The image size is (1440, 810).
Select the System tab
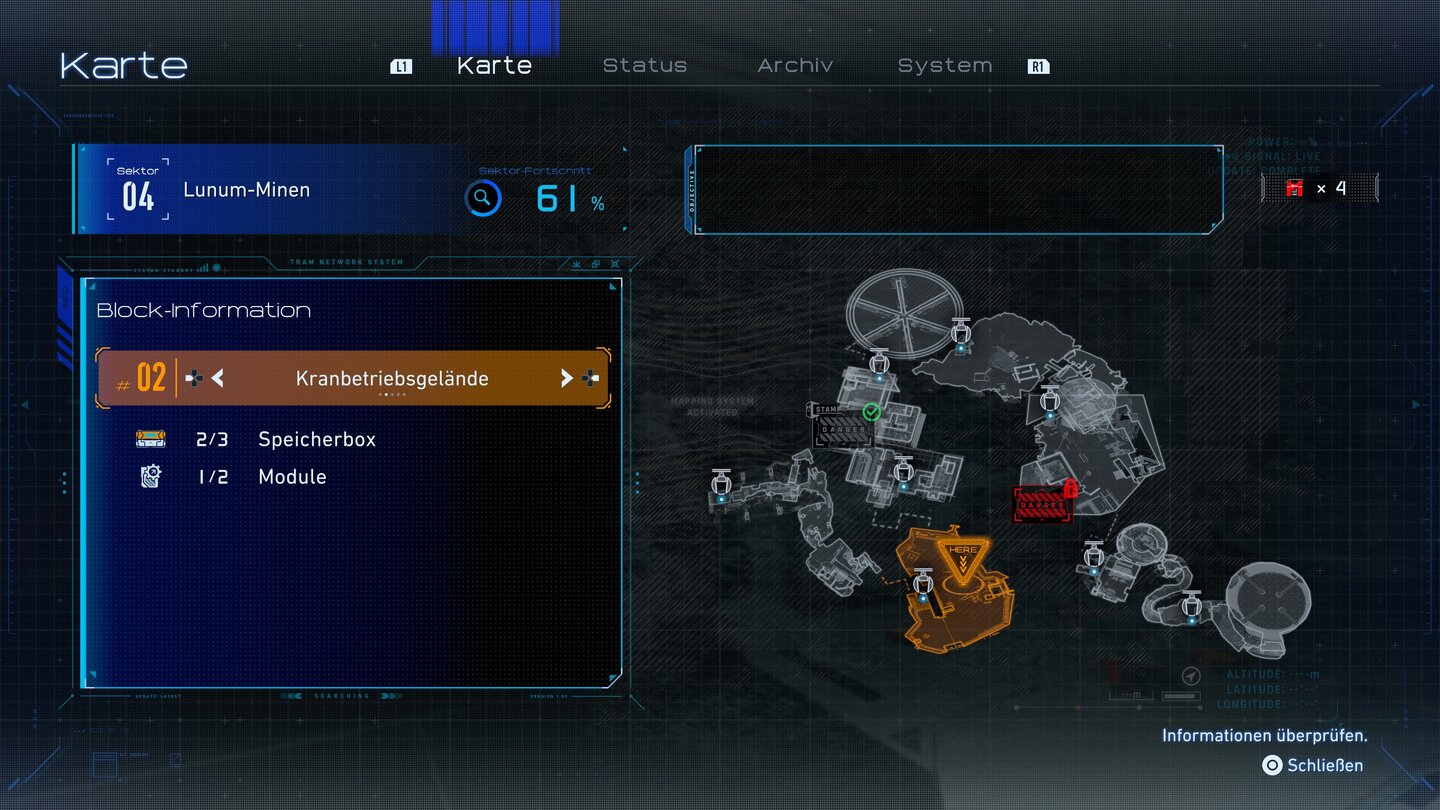click(944, 66)
